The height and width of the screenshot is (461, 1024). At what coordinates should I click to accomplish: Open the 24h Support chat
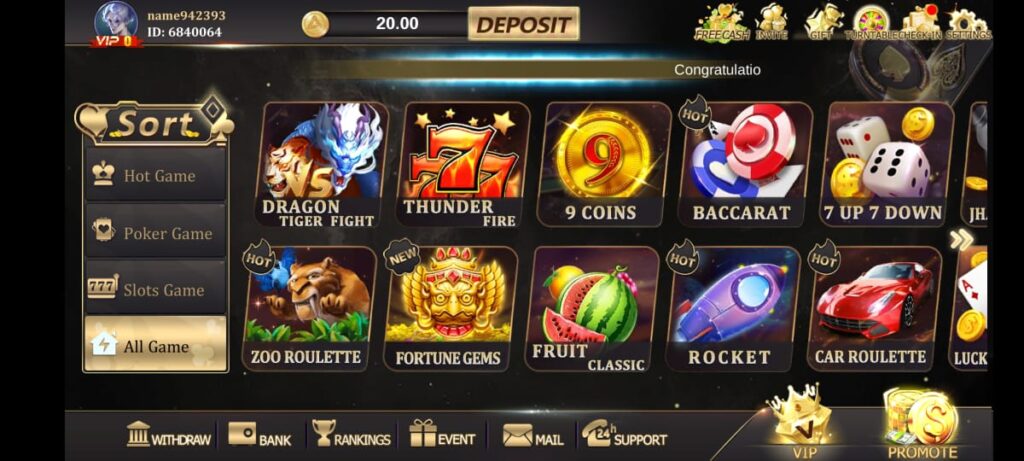(624, 436)
